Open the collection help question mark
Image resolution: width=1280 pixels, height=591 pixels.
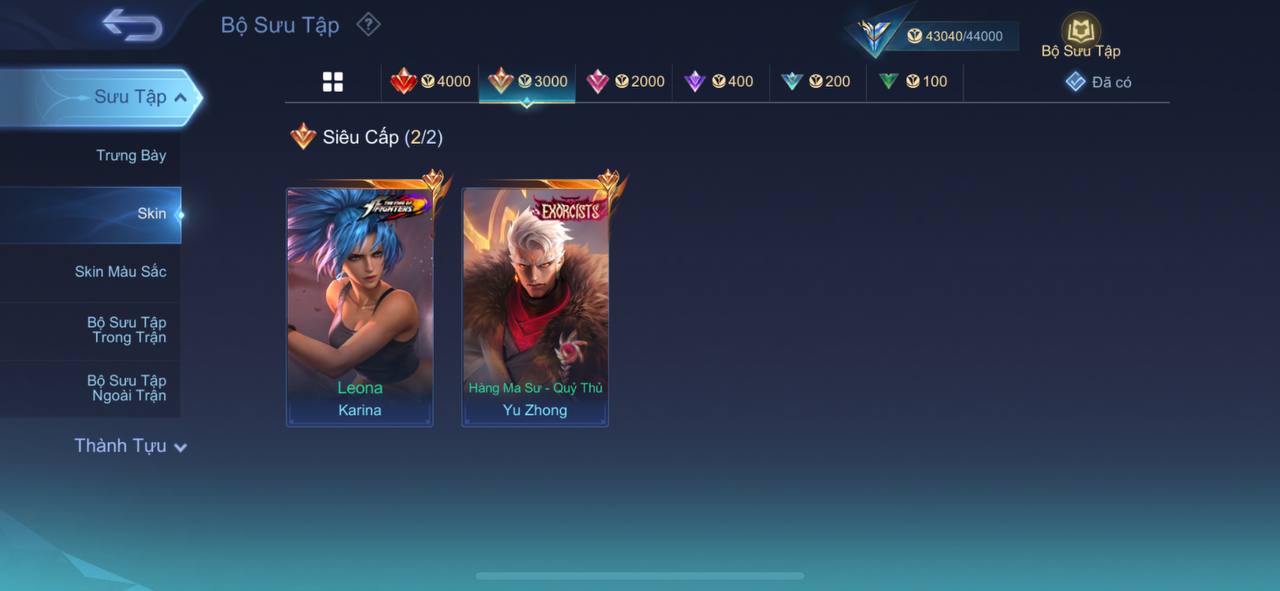(368, 24)
